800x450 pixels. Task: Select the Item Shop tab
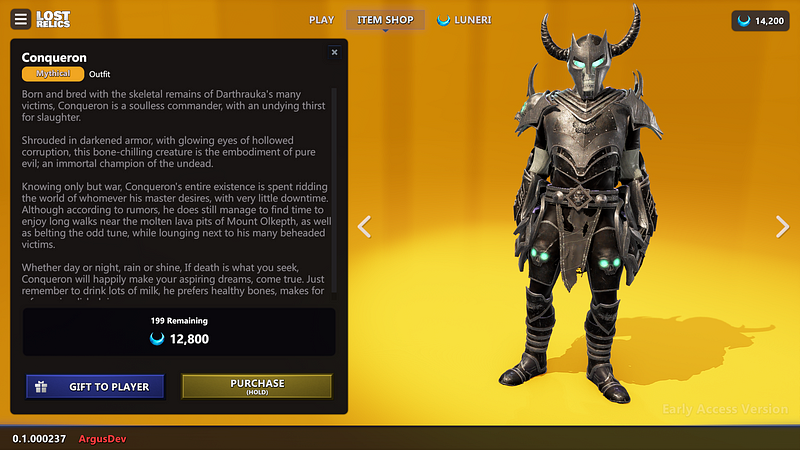385,20
